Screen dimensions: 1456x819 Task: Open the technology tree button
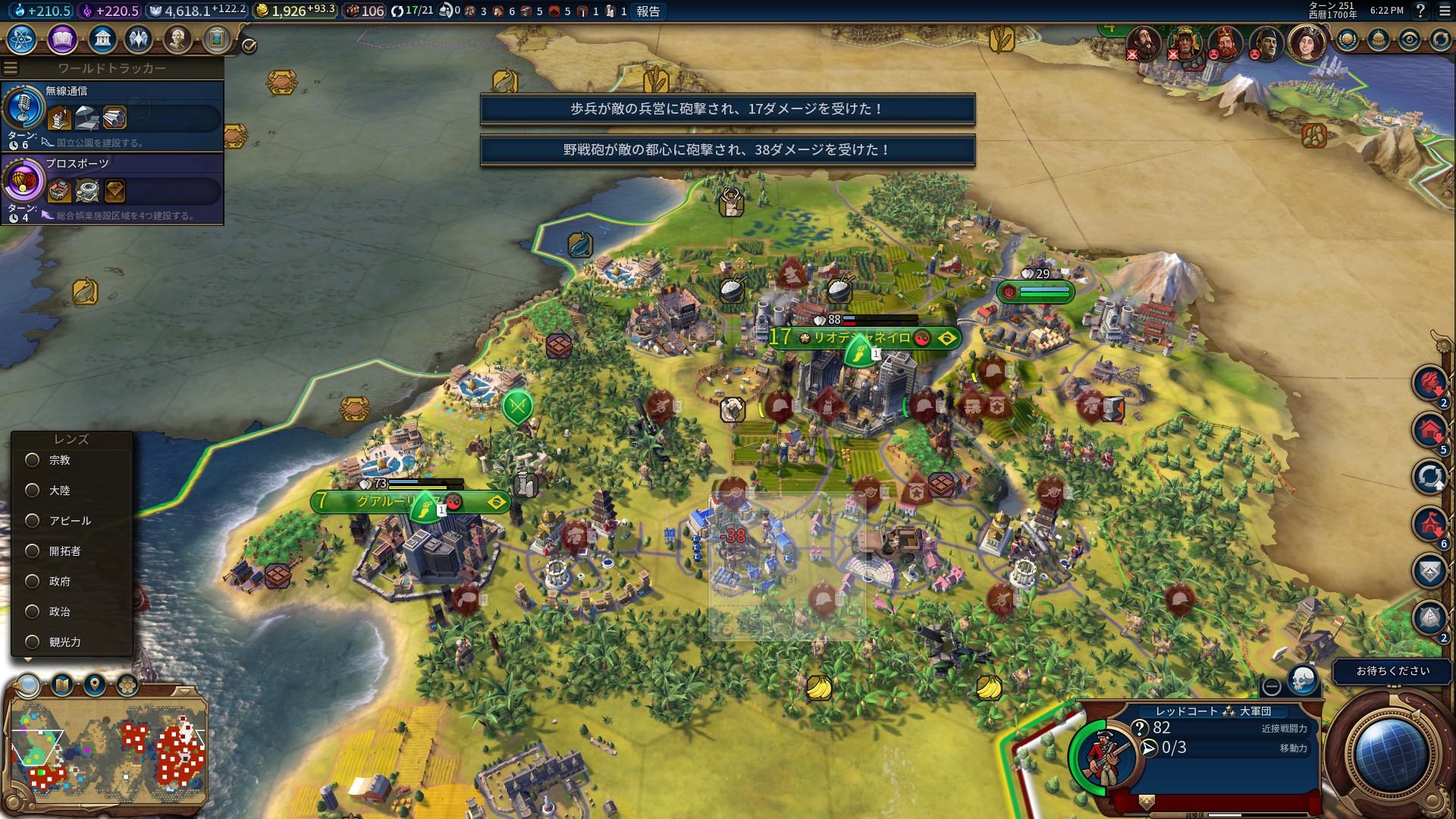pyautogui.click(x=22, y=39)
